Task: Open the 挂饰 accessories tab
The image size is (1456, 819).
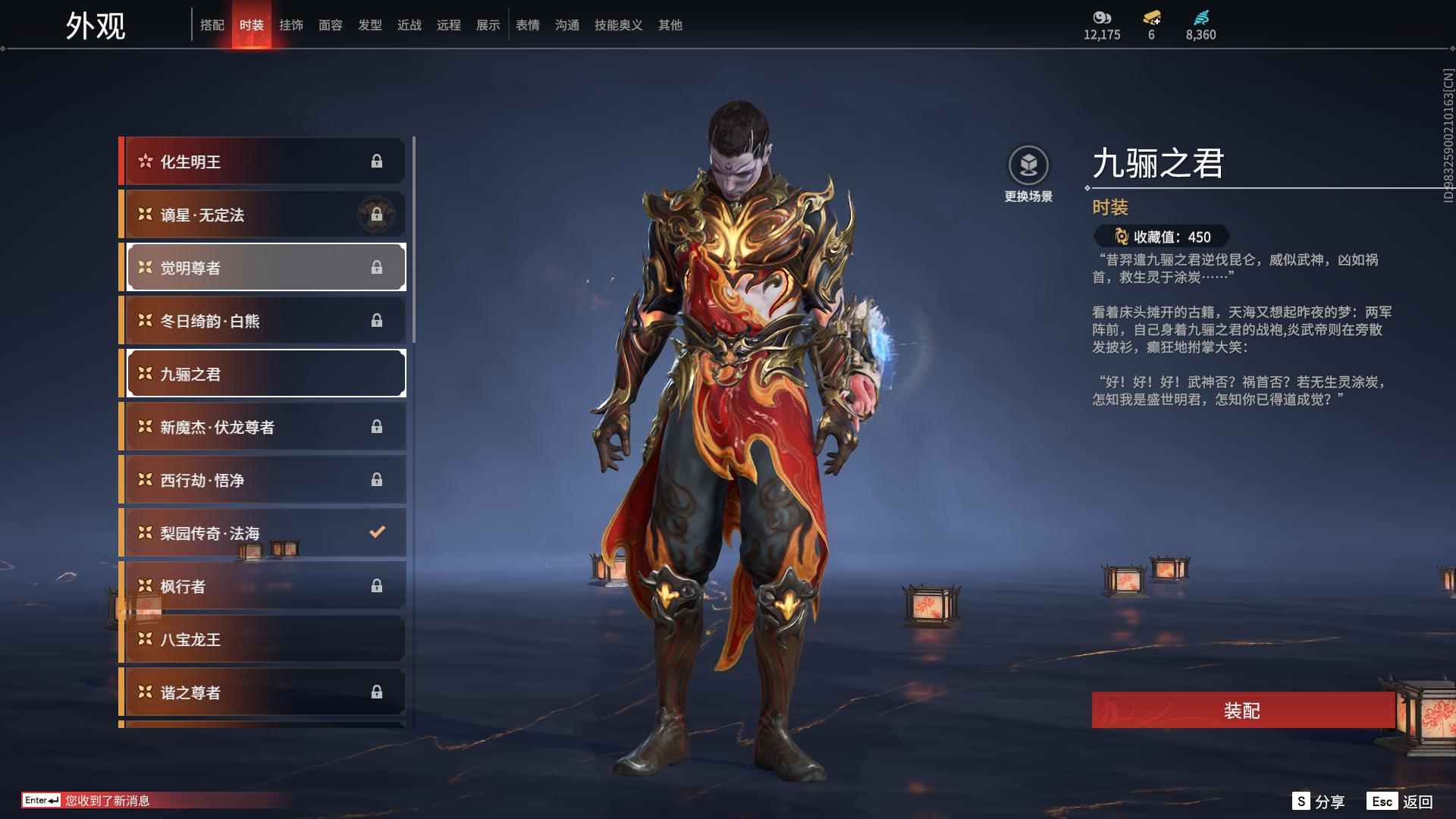Action: (291, 25)
